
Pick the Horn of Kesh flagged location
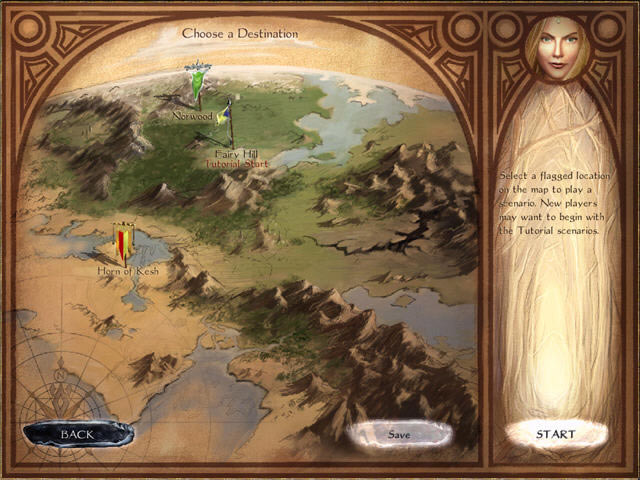[124, 244]
